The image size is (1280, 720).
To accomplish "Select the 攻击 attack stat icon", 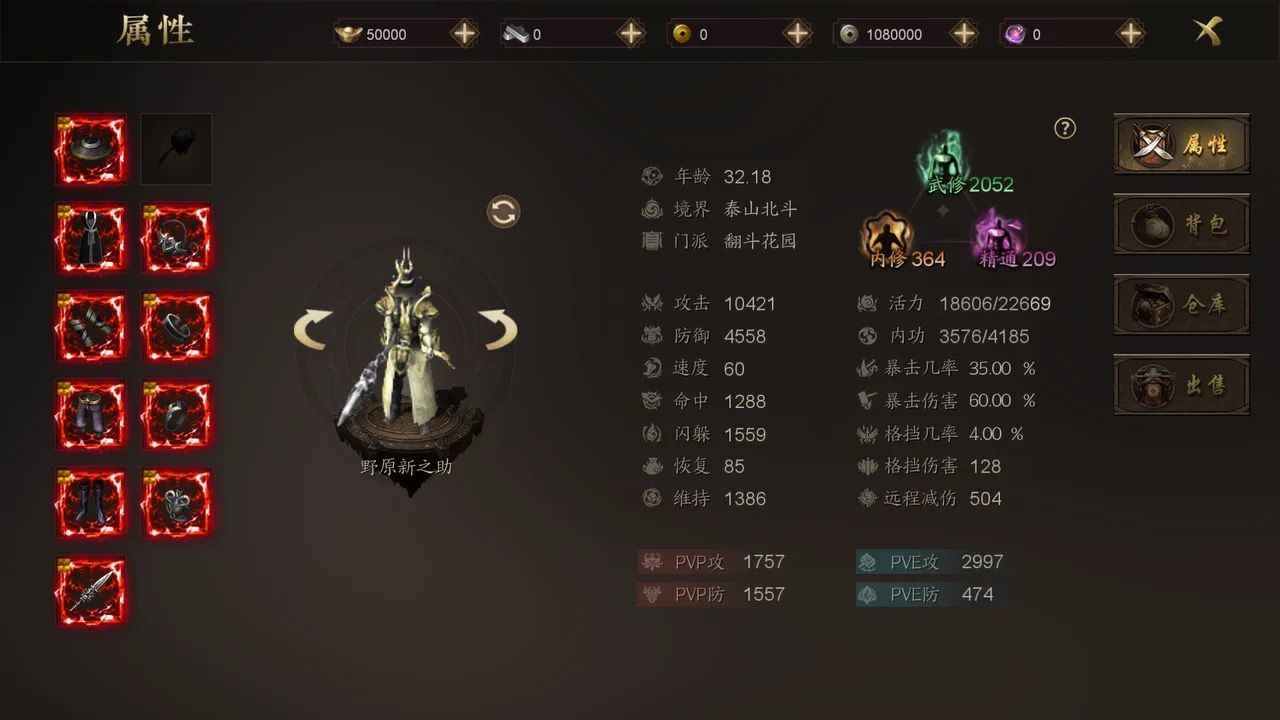I will [x=652, y=303].
